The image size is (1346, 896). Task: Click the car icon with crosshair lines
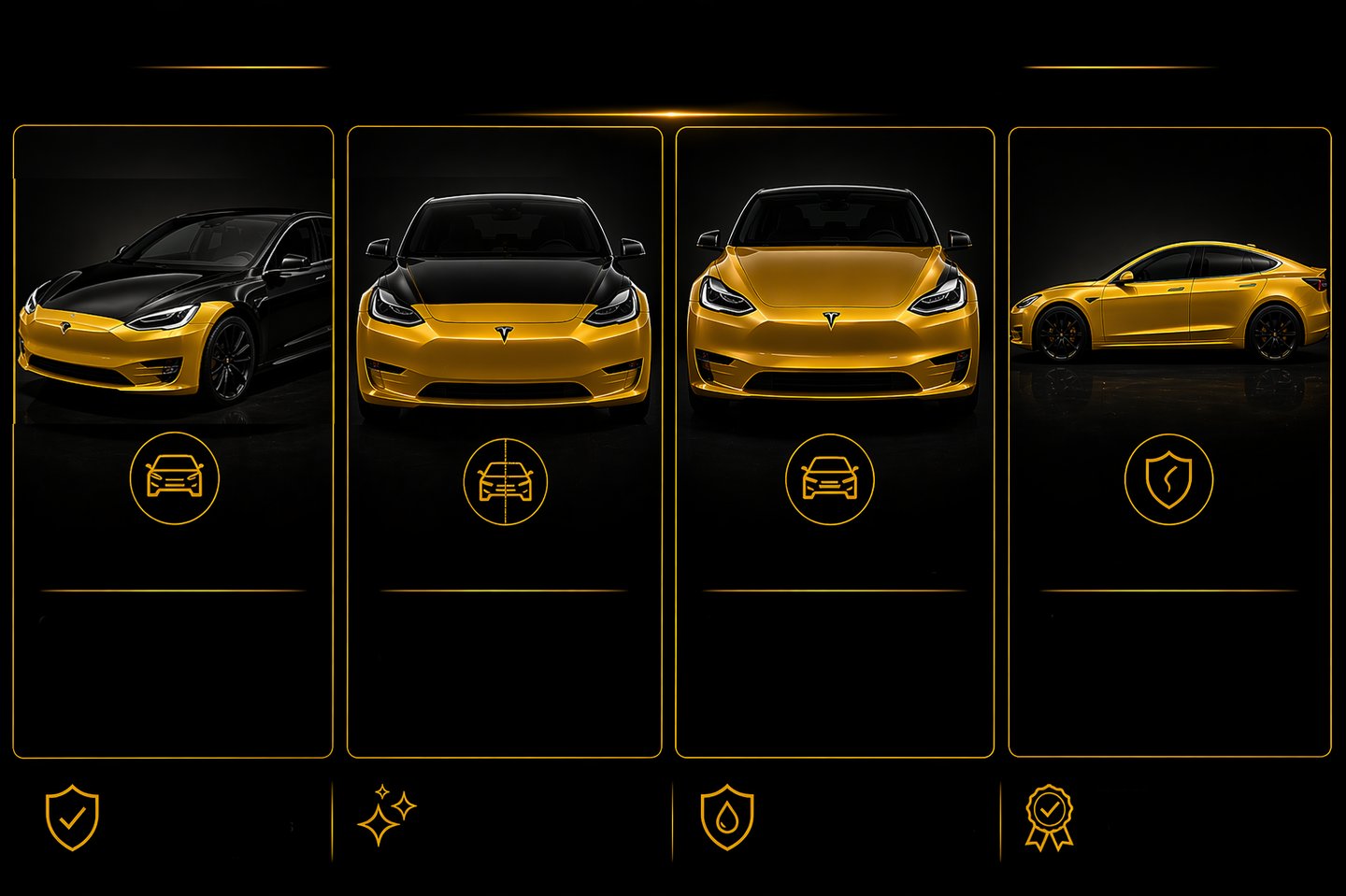(505, 481)
